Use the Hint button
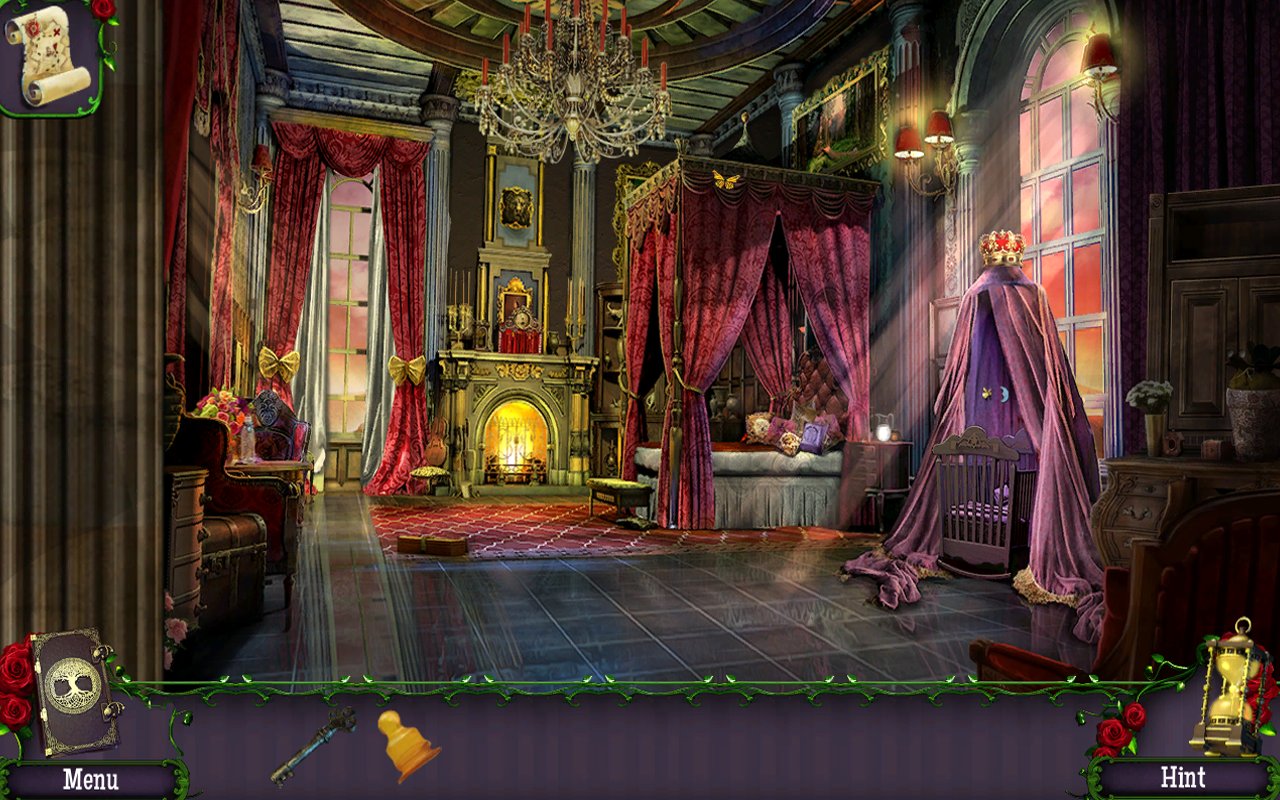This screenshot has height=800, width=1280. (1182, 777)
